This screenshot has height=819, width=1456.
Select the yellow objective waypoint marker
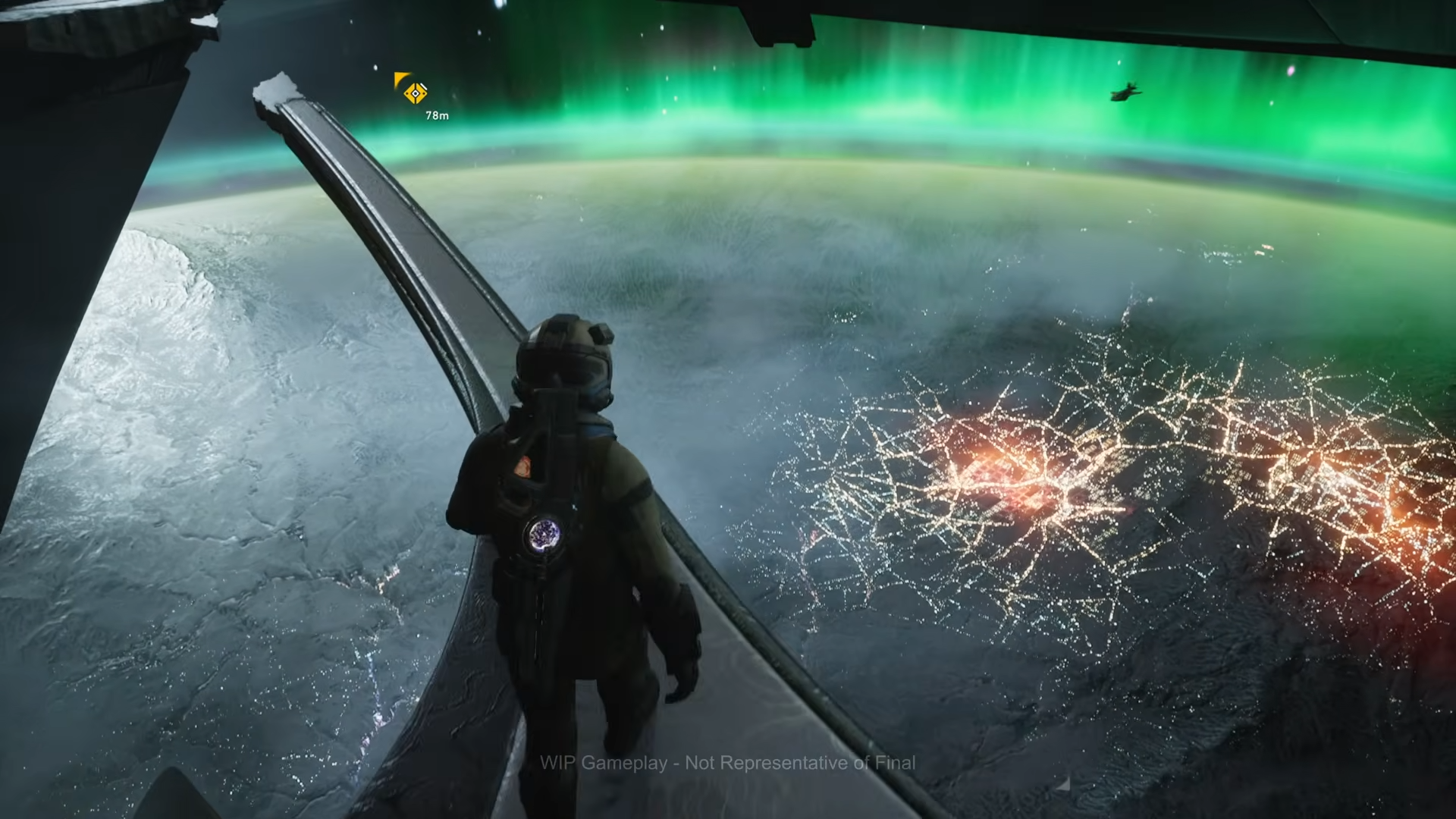[x=415, y=93]
